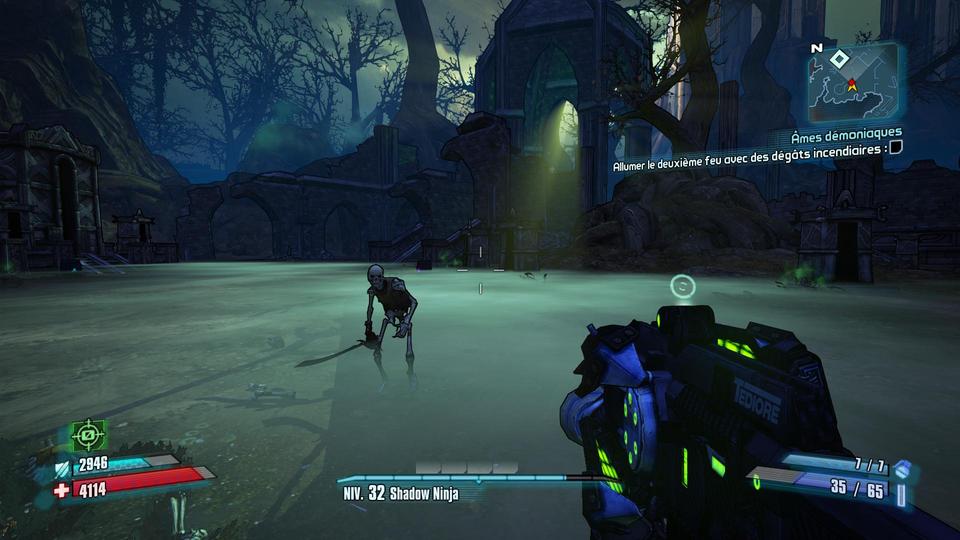The image size is (960, 540).
Task: Activate the green action skill icon
Action: click(89, 435)
